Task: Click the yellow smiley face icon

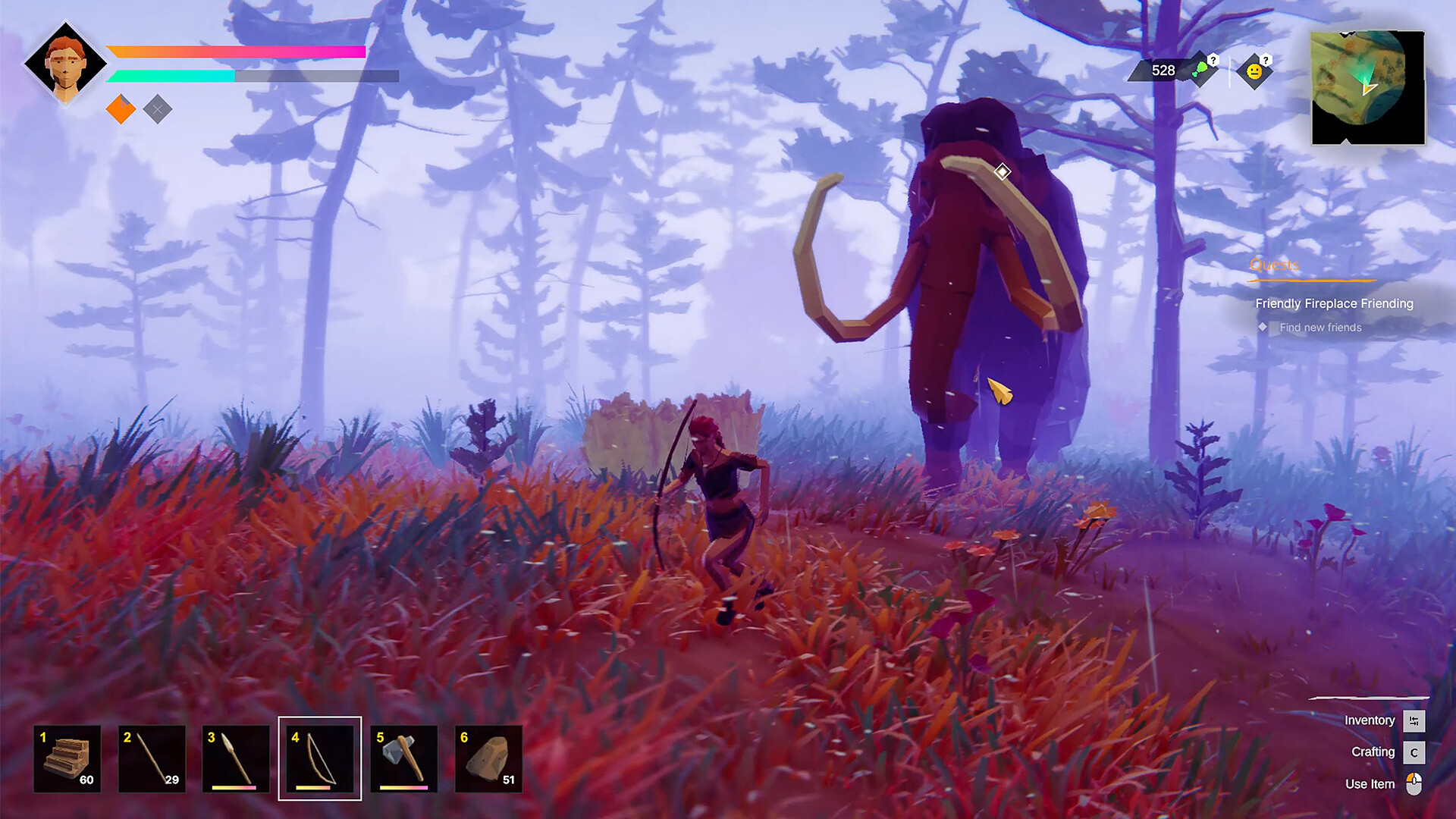Action: click(1254, 71)
